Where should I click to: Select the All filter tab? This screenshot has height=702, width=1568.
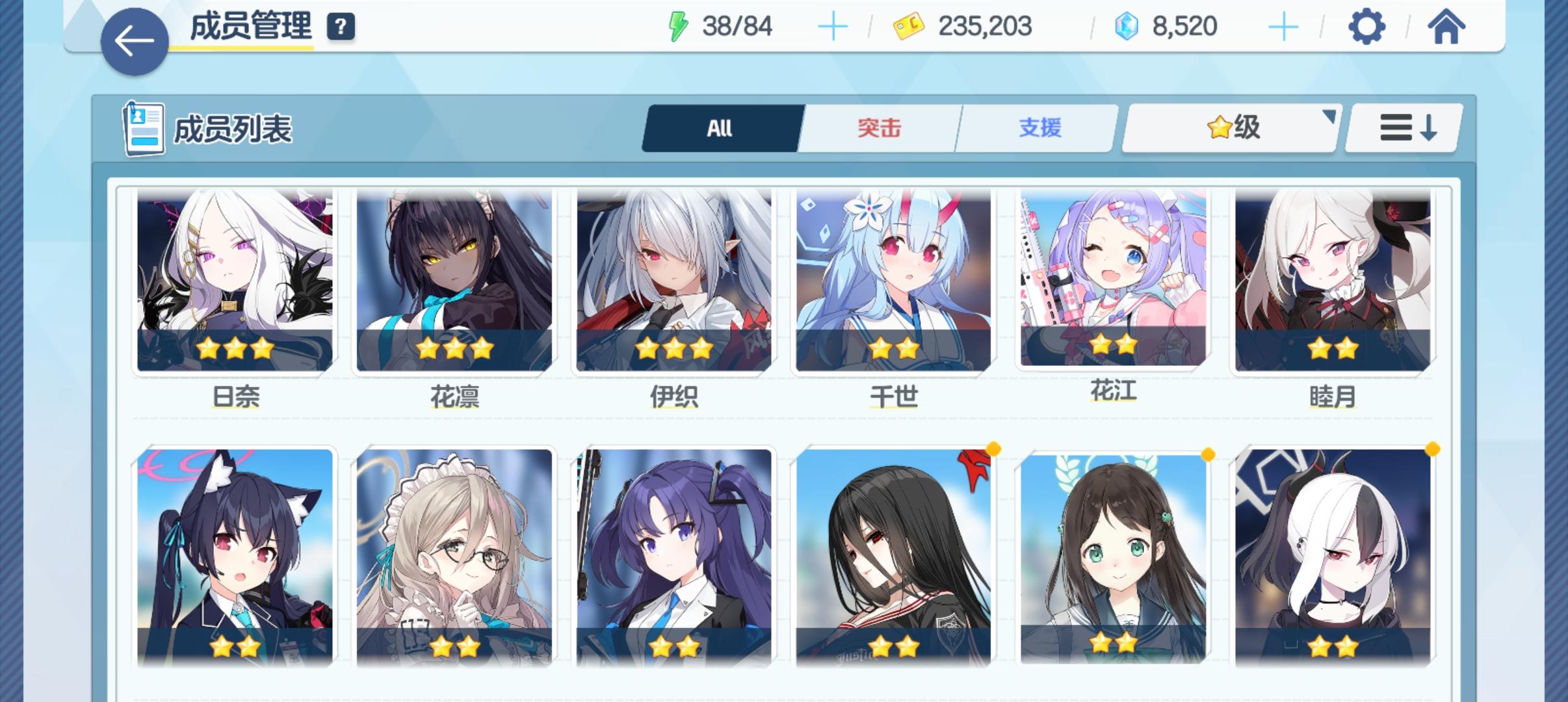coord(720,128)
